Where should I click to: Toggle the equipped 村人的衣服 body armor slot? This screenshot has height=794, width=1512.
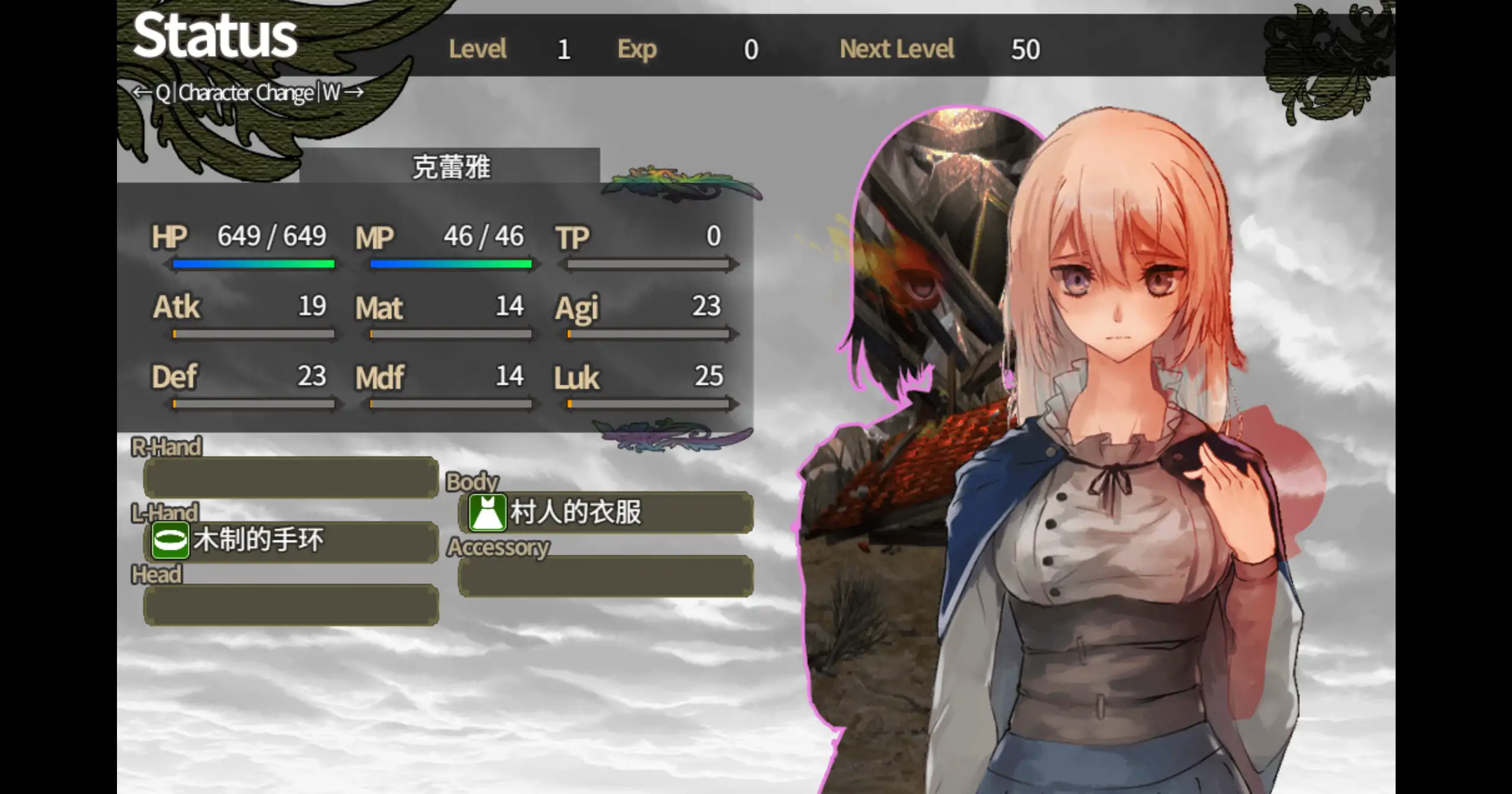click(x=603, y=513)
